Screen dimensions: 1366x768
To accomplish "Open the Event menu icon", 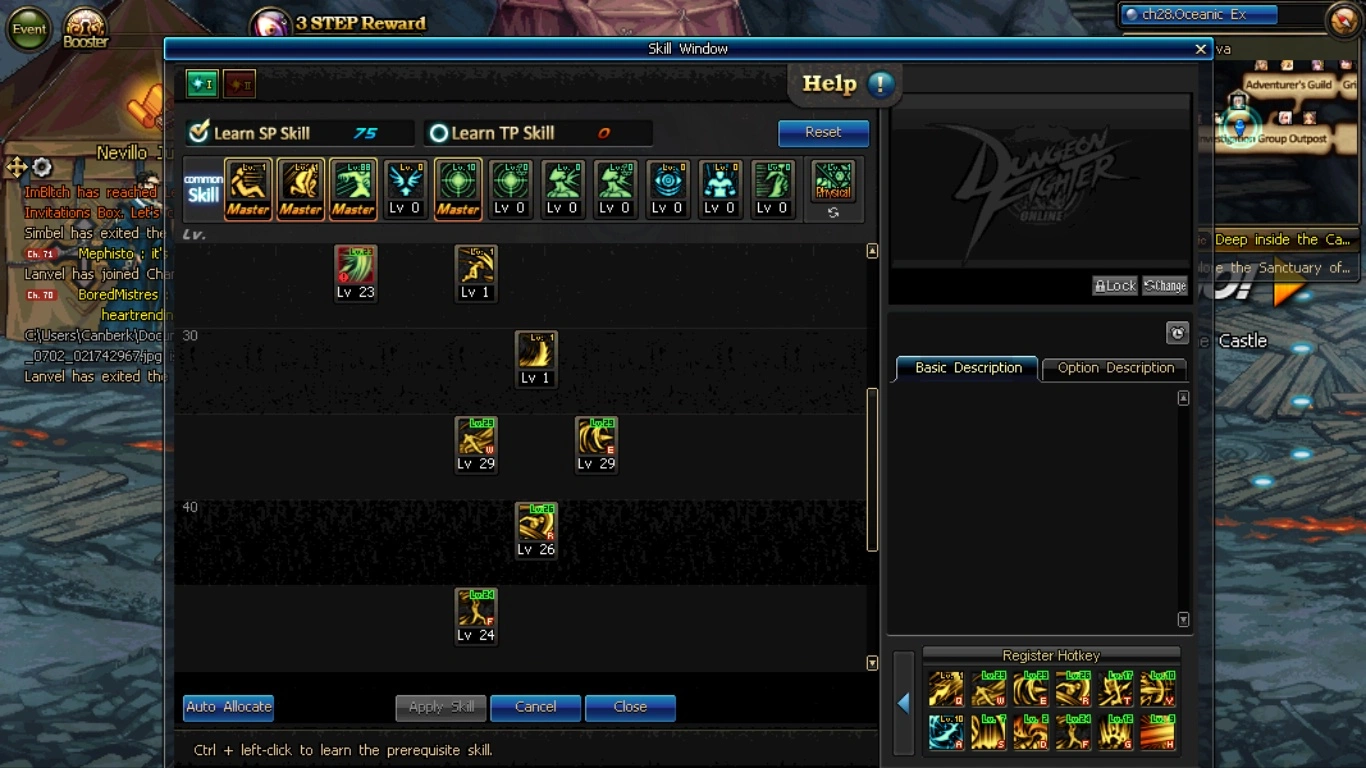I will (x=29, y=29).
